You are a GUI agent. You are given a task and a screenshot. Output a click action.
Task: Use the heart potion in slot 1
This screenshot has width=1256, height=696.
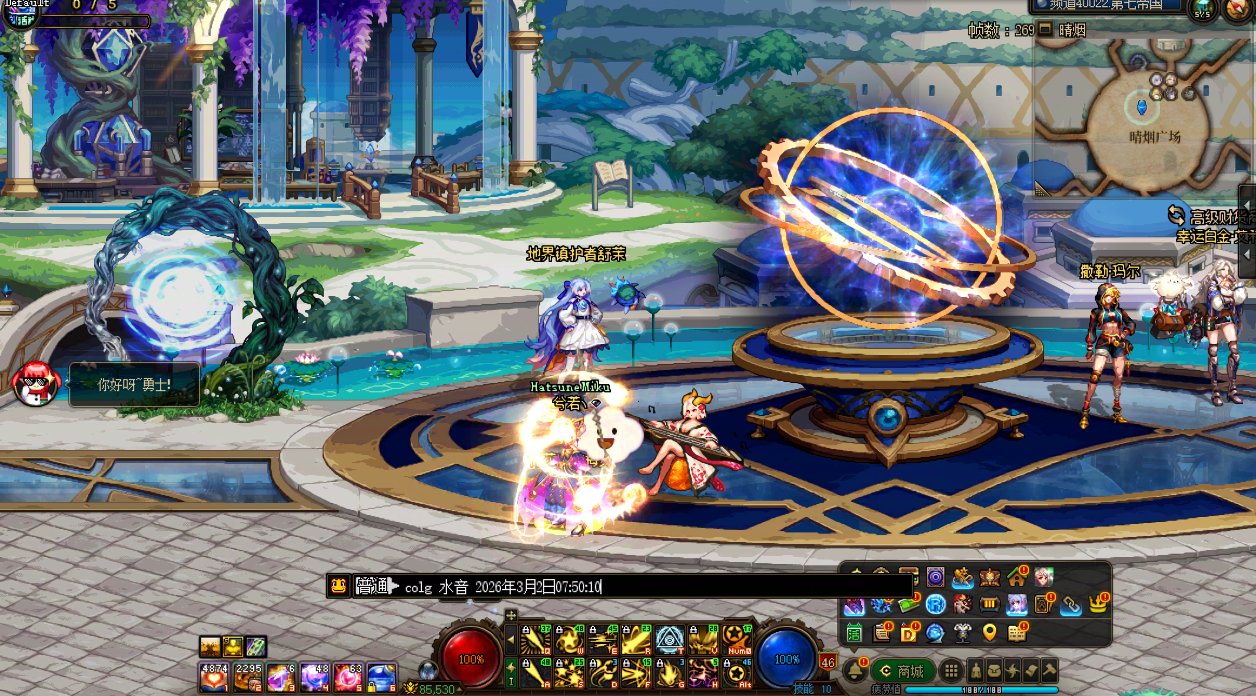(213, 677)
